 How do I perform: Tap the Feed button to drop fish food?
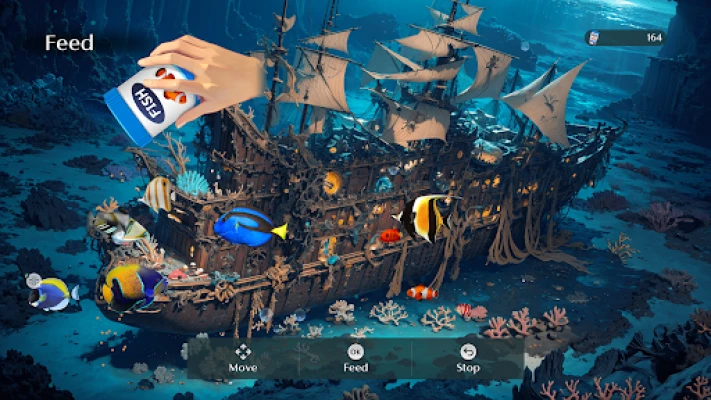(355, 358)
